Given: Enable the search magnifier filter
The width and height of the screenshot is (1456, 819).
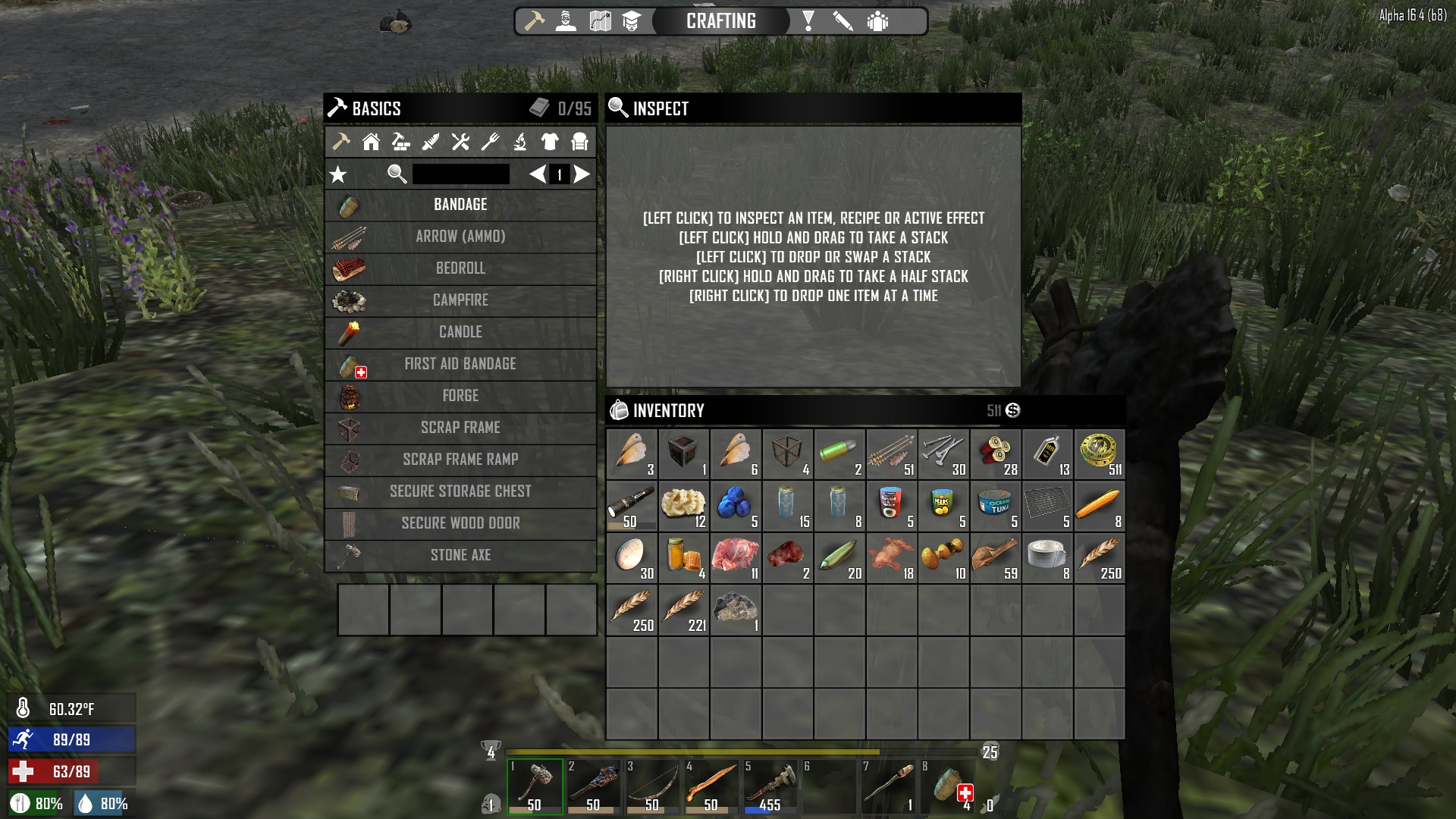Looking at the screenshot, I should 396,174.
